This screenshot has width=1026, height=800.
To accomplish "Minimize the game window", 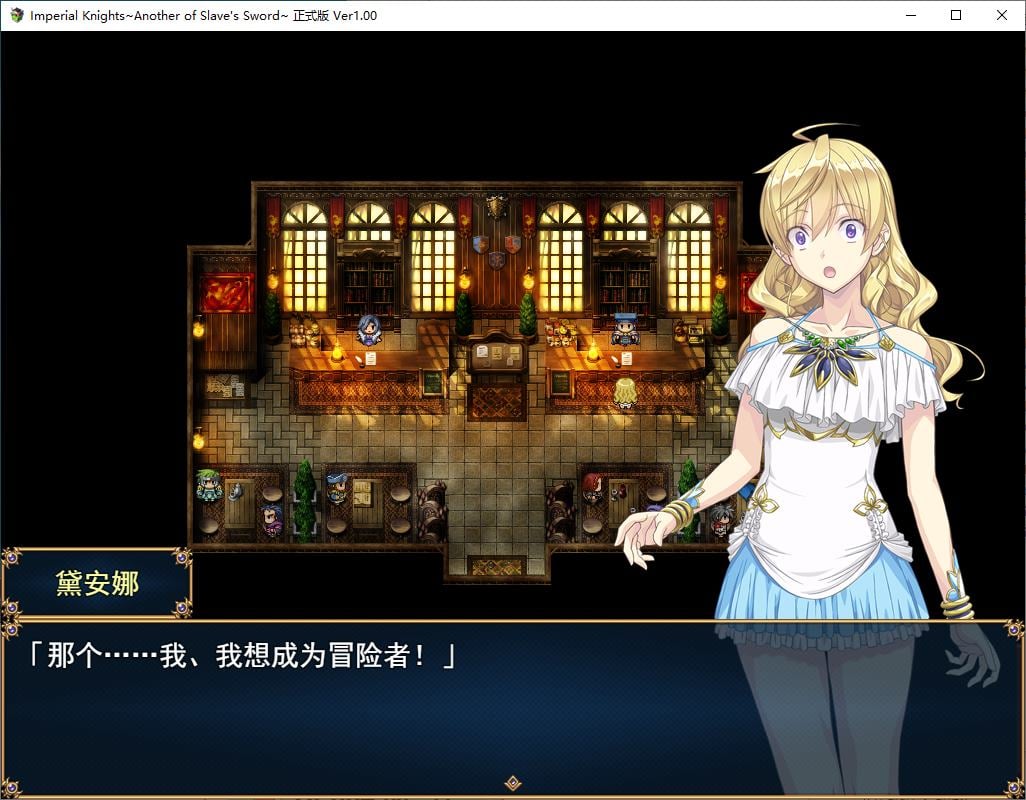I will tap(910, 15).
